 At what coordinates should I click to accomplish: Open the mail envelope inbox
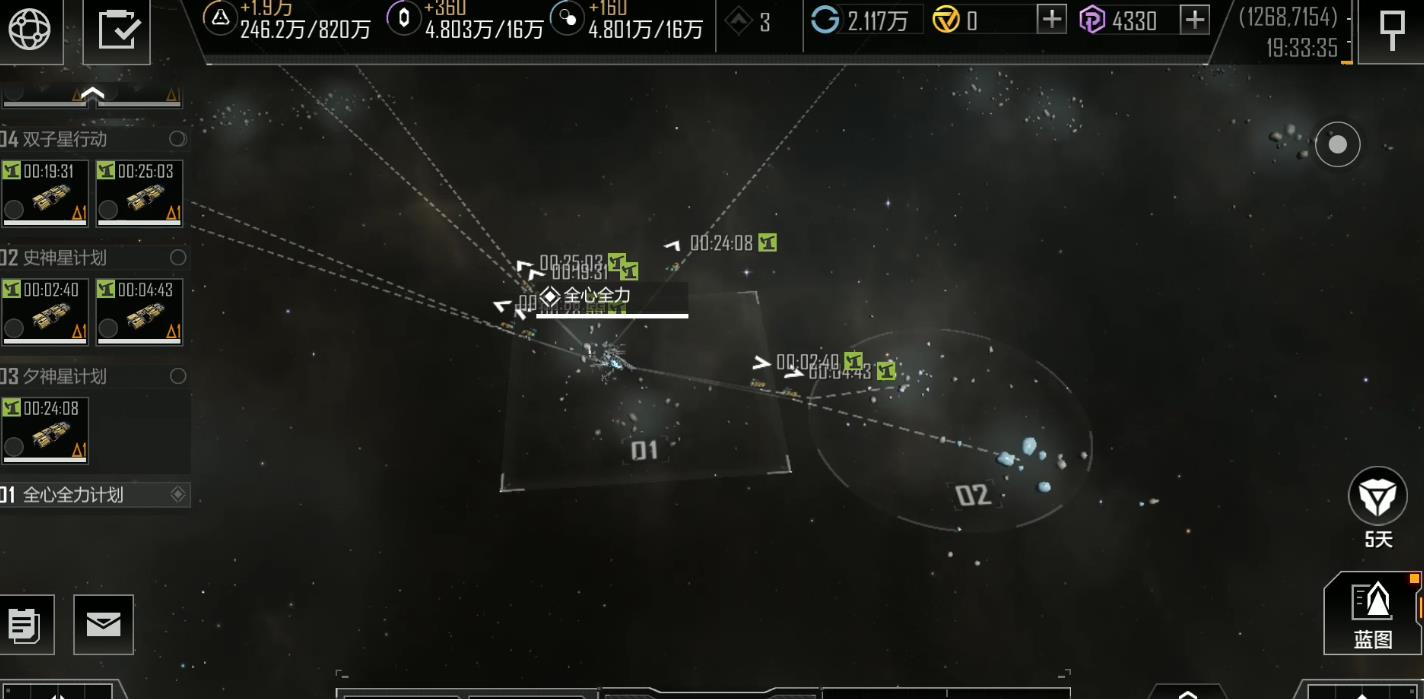point(103,624)
